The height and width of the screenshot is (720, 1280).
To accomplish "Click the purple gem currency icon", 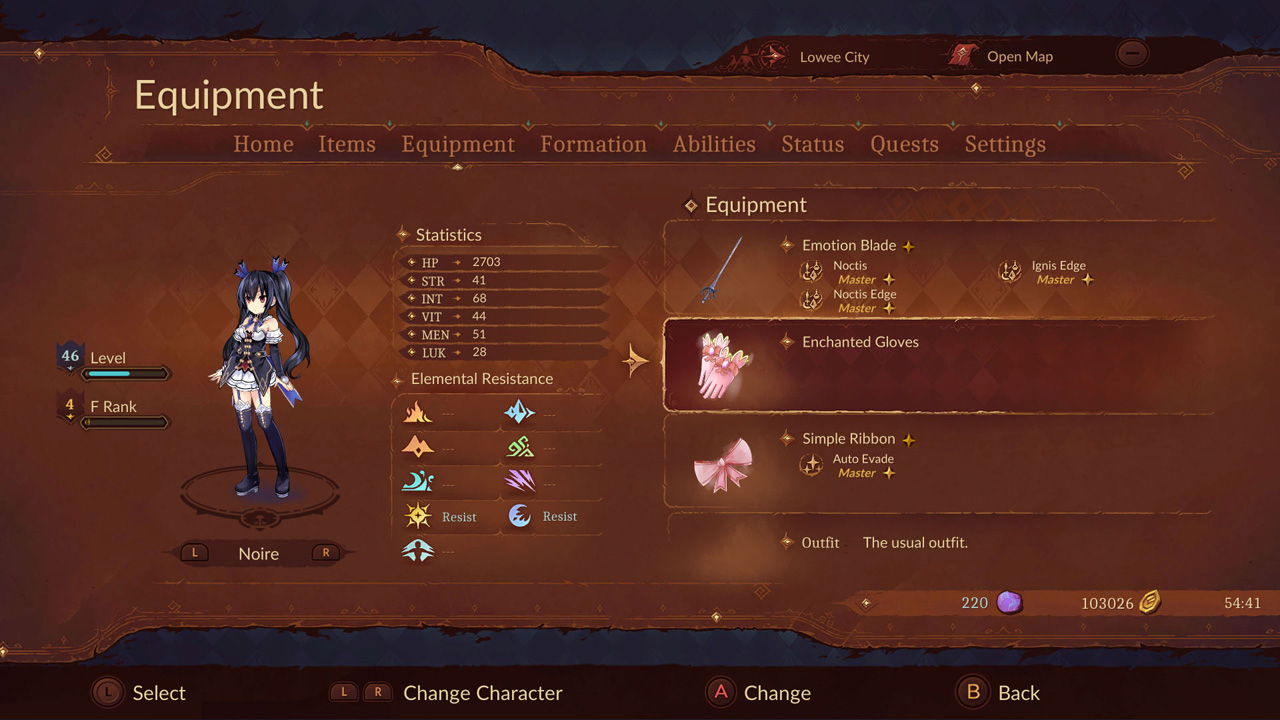I will [1011, 602].
